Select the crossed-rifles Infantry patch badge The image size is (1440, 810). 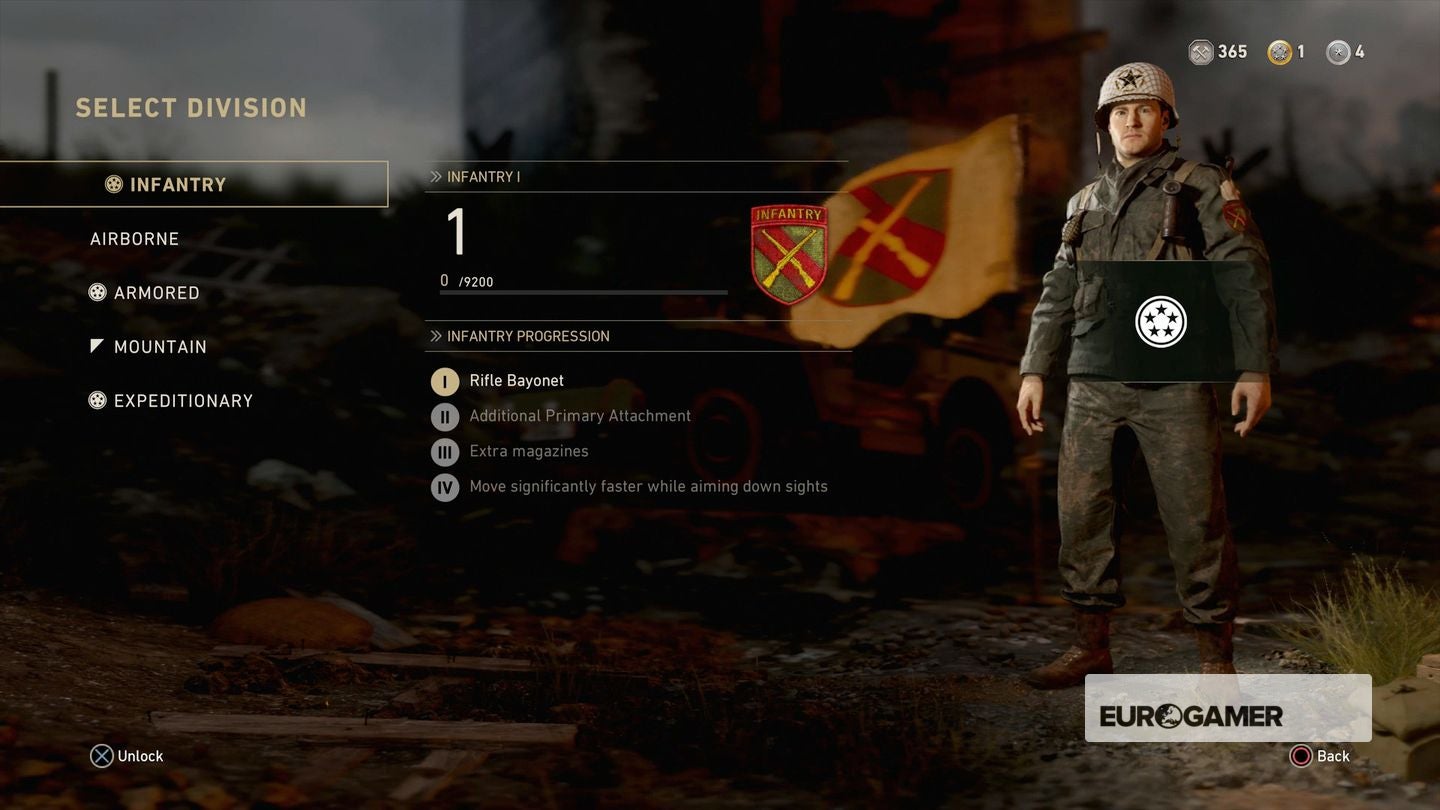tap(789, 252)
